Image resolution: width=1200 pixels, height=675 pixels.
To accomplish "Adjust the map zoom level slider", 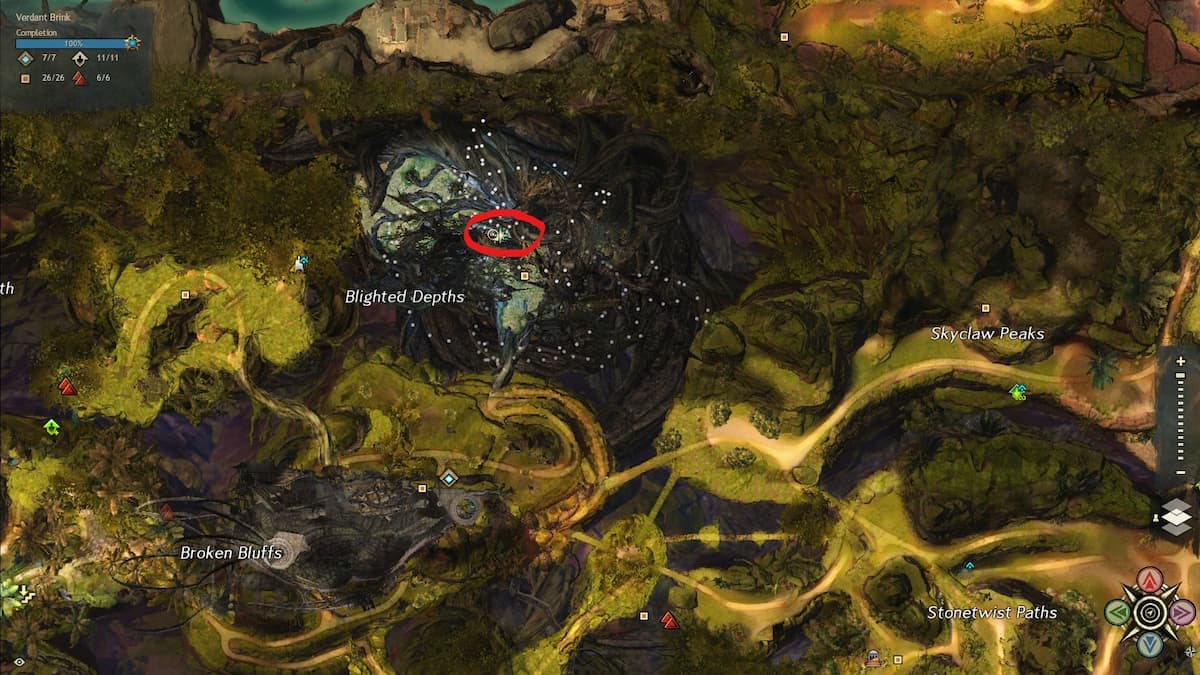I will tap(1181, 415).
